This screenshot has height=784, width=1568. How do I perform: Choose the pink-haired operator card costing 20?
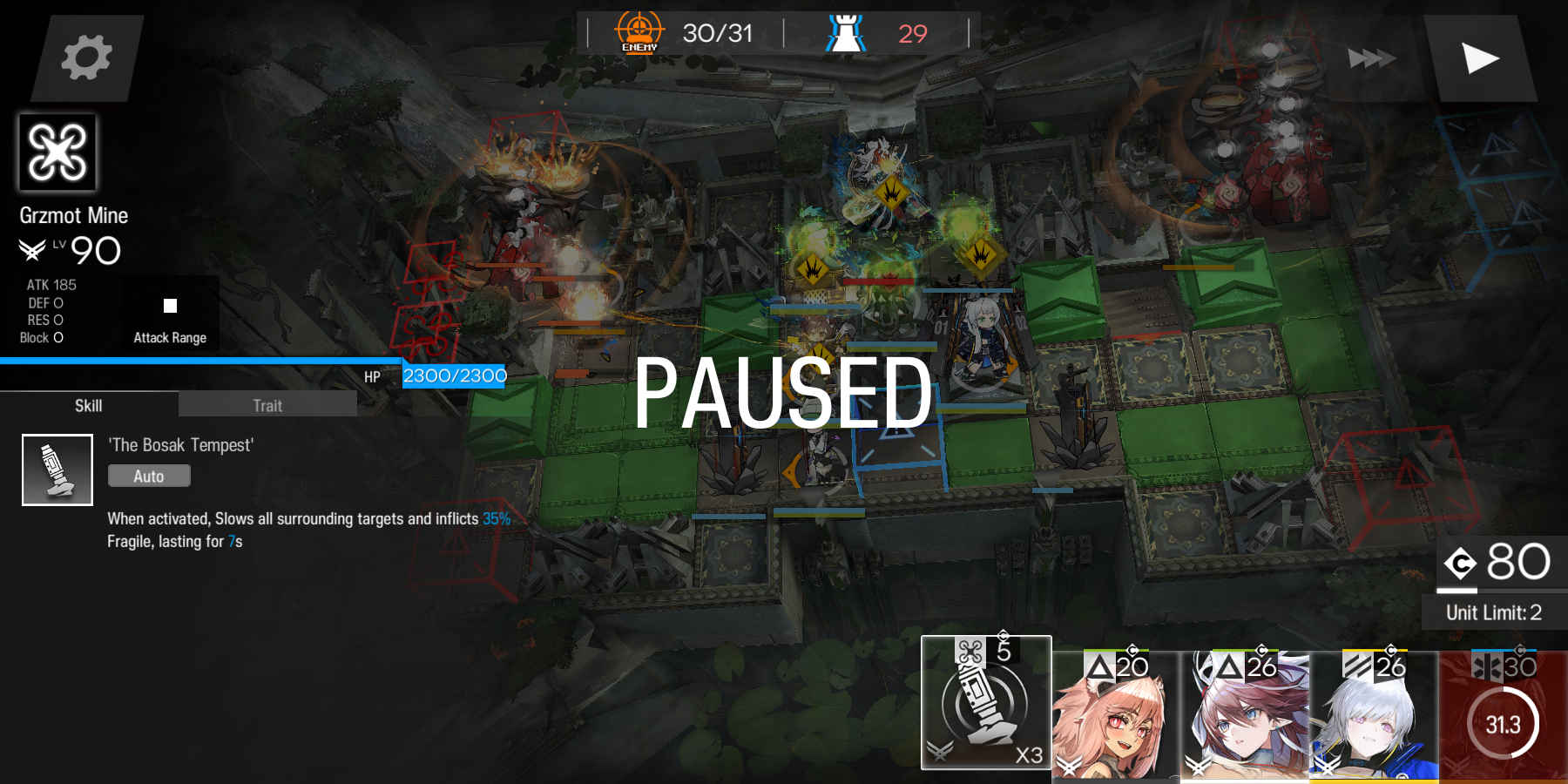(1116, 716)
